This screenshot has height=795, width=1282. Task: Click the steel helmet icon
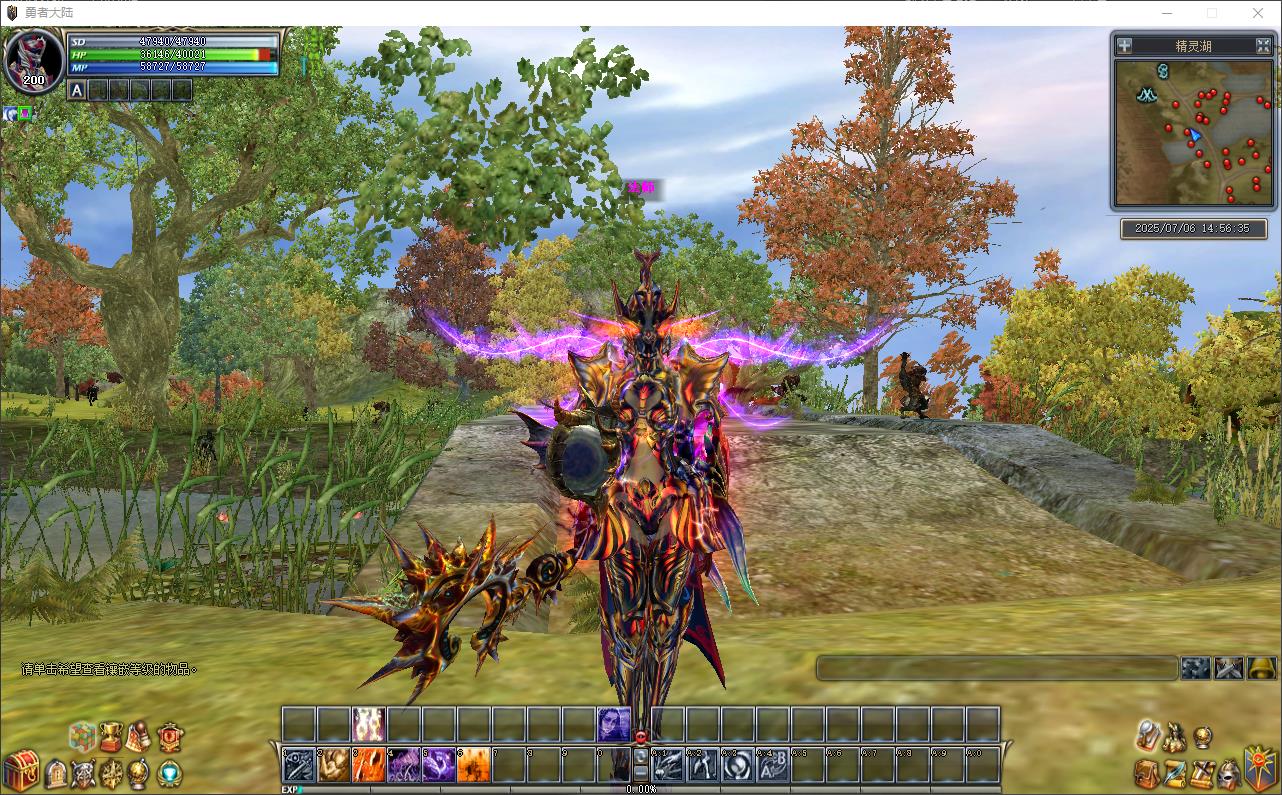pos(1230,774)
